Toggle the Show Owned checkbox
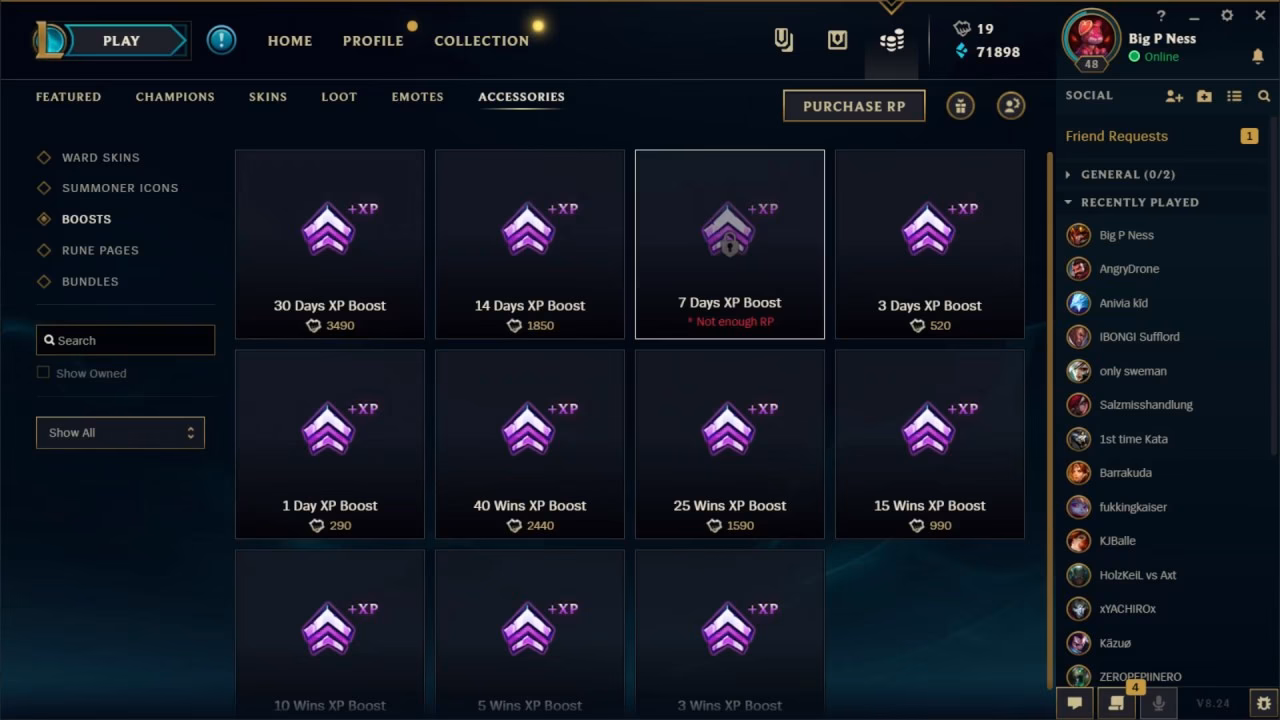Screen dimensions: 1280x720 [x=43, y=372]
